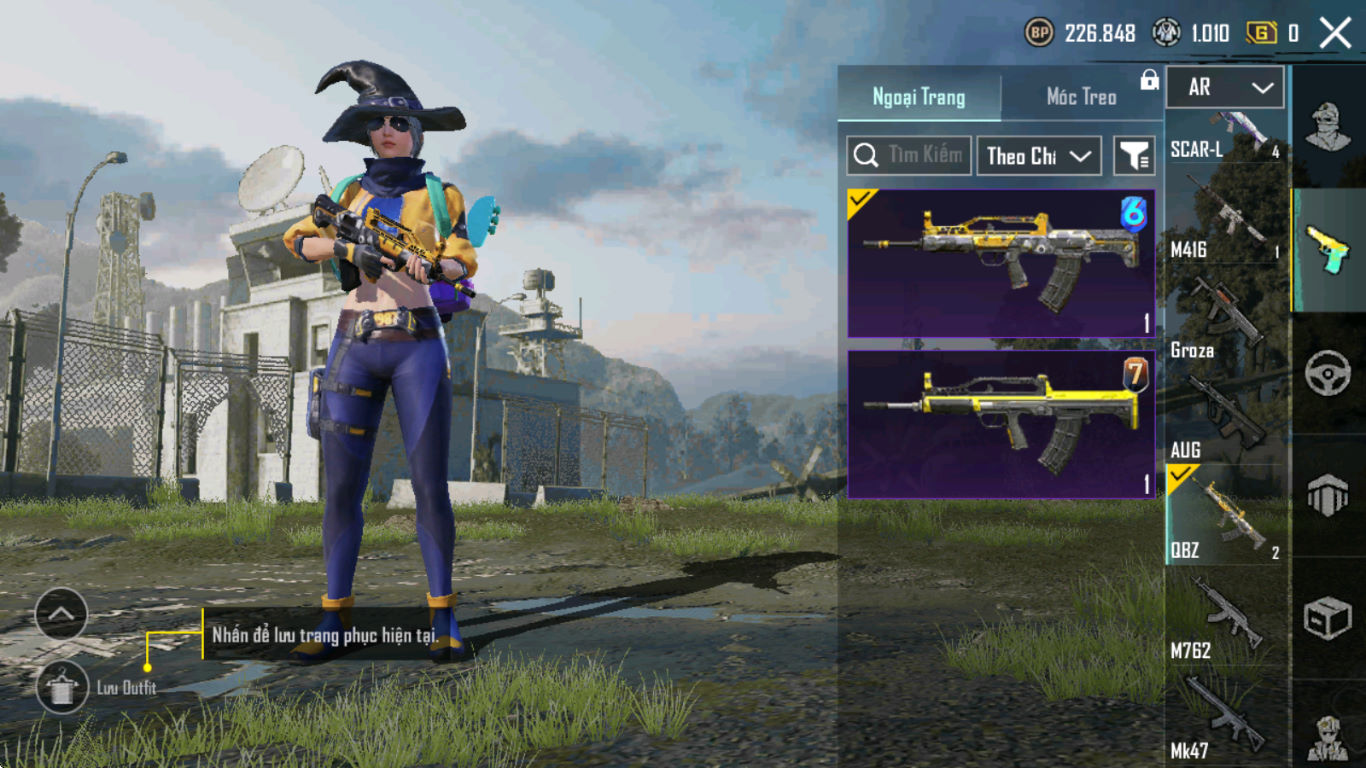The height and width of the screenshot is (768, 1366).
Task: Expand the up-arrow circle button
Action: tap(62, 614)
